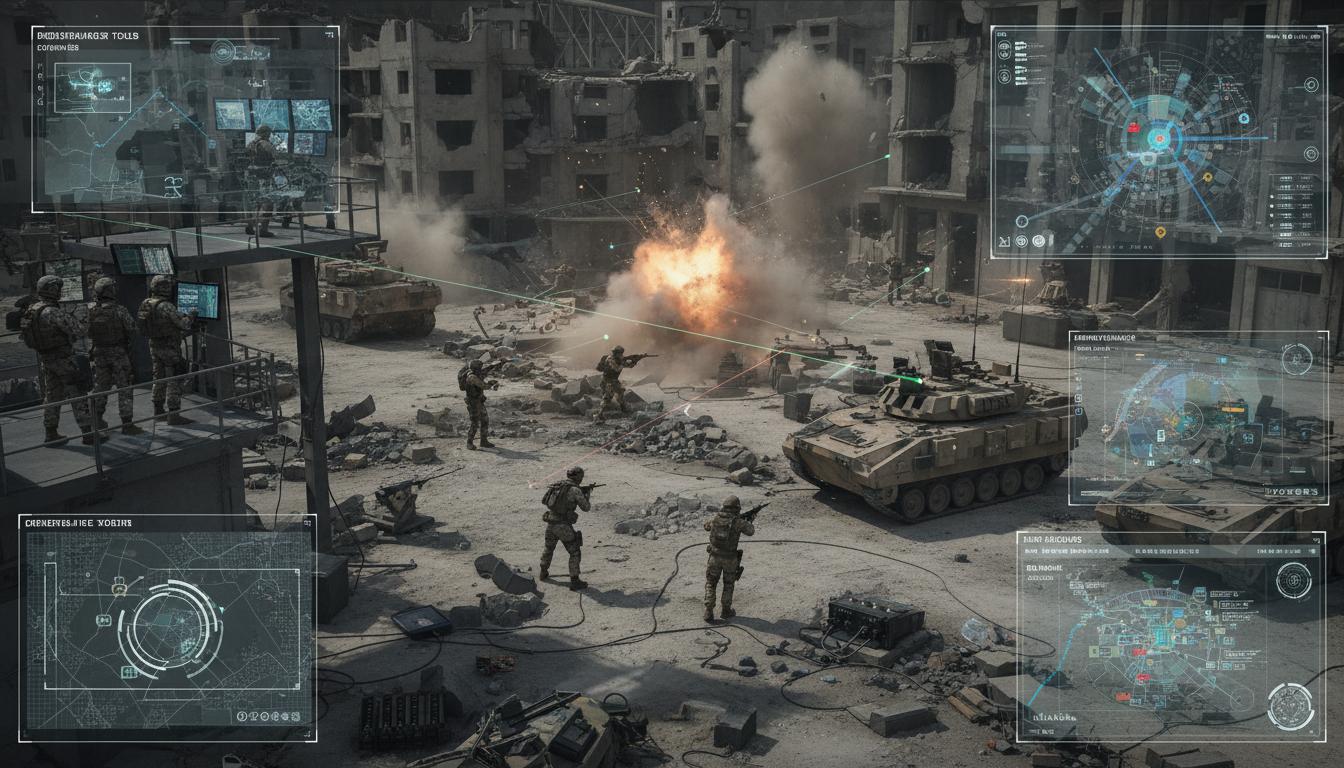Select the small map thumbnail in the top-left panel

click(x=92, y=88)
